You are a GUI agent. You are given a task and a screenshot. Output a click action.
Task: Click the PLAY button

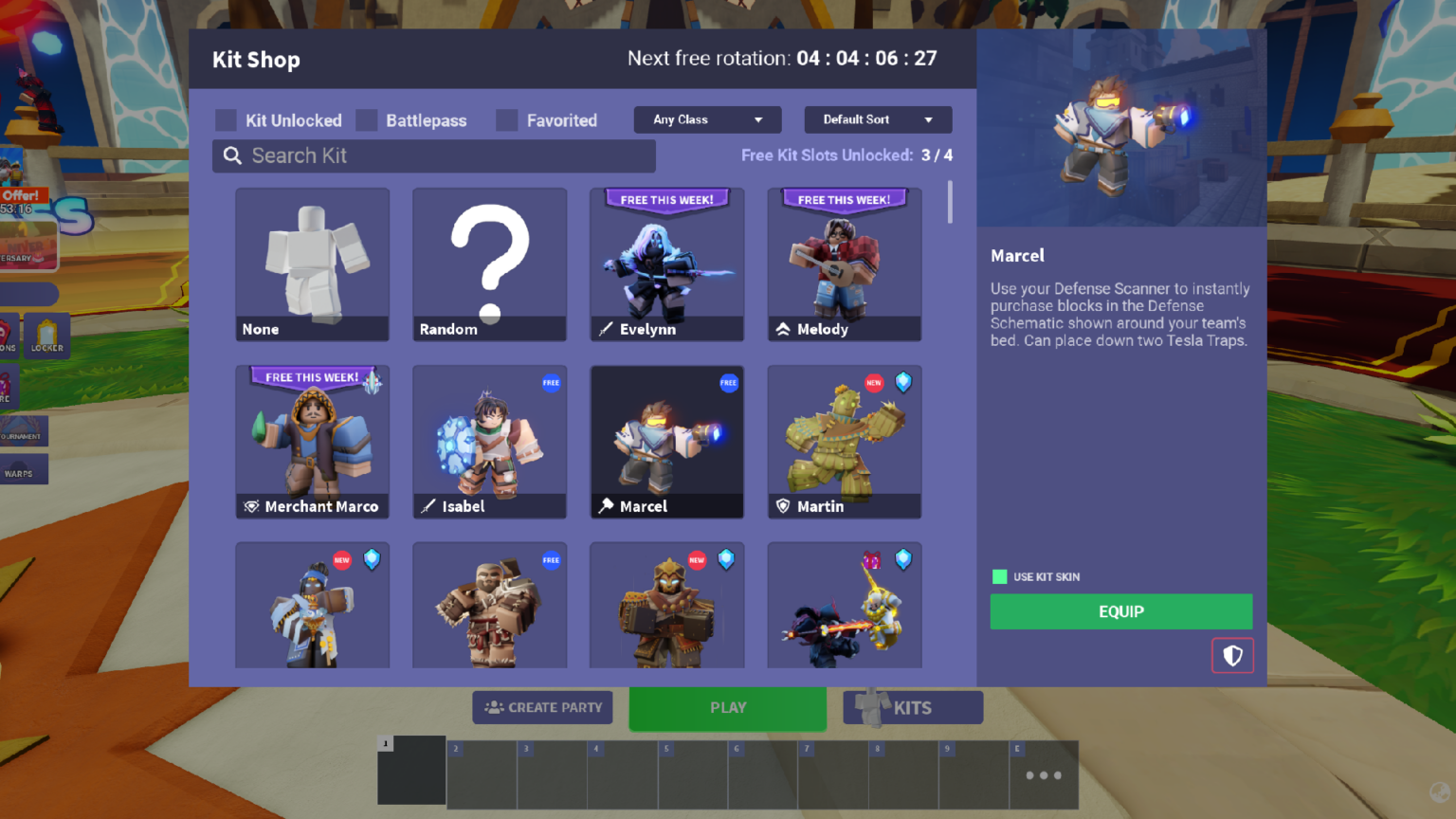click(727, 707)
